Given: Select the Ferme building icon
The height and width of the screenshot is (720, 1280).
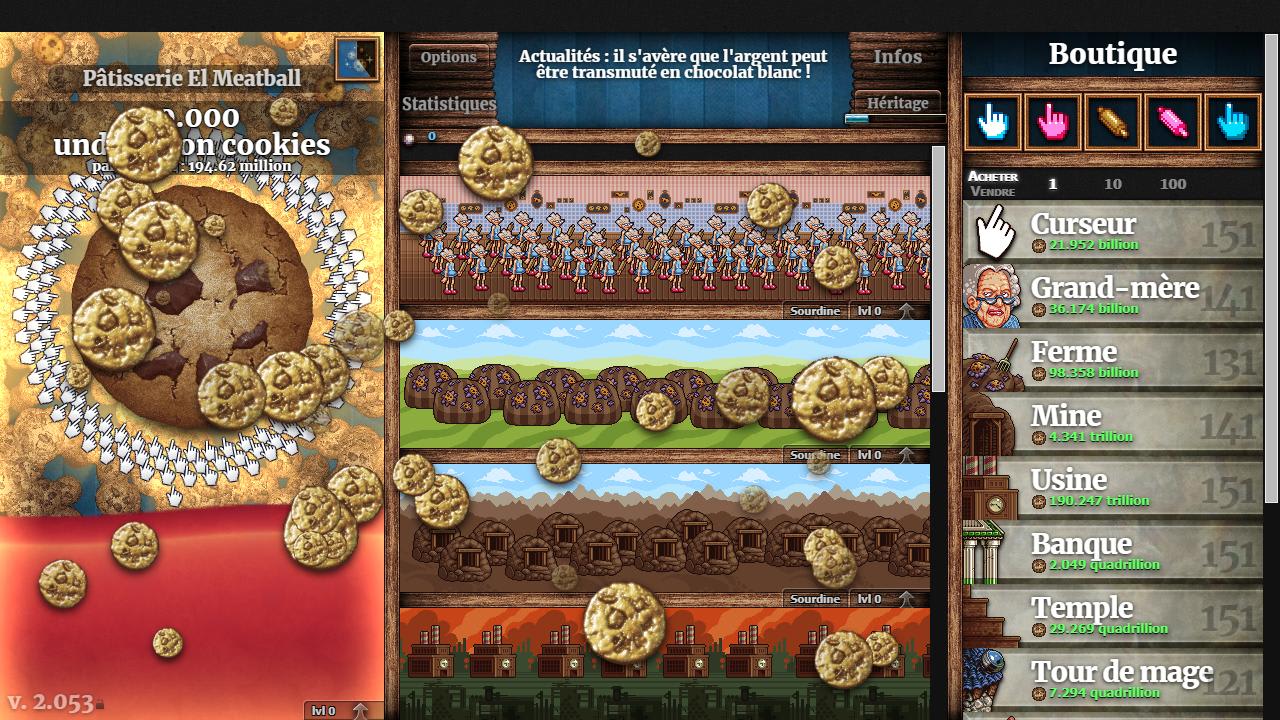Looking at the screenshot, I should click(x=991, y=360).
